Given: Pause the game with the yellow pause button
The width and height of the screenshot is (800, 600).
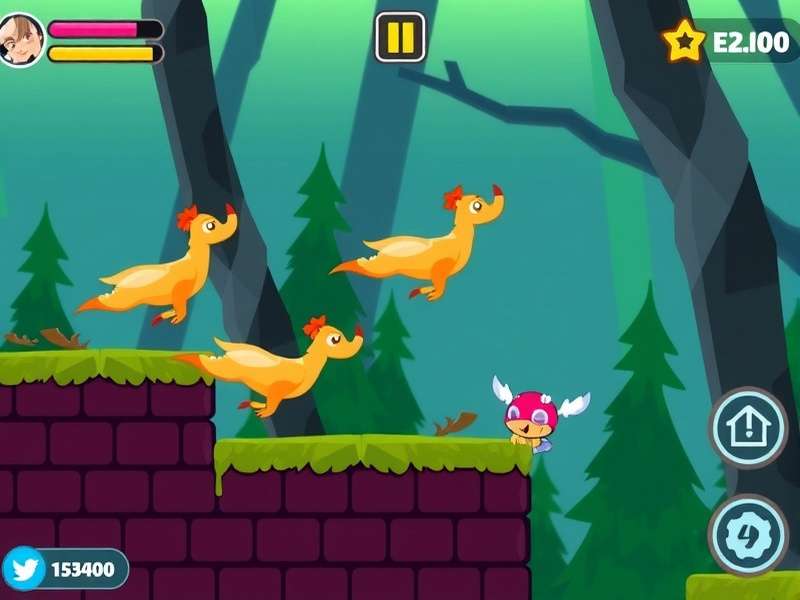Looking at the screenshot, I should pyautogui.click(x=400, y=37).
